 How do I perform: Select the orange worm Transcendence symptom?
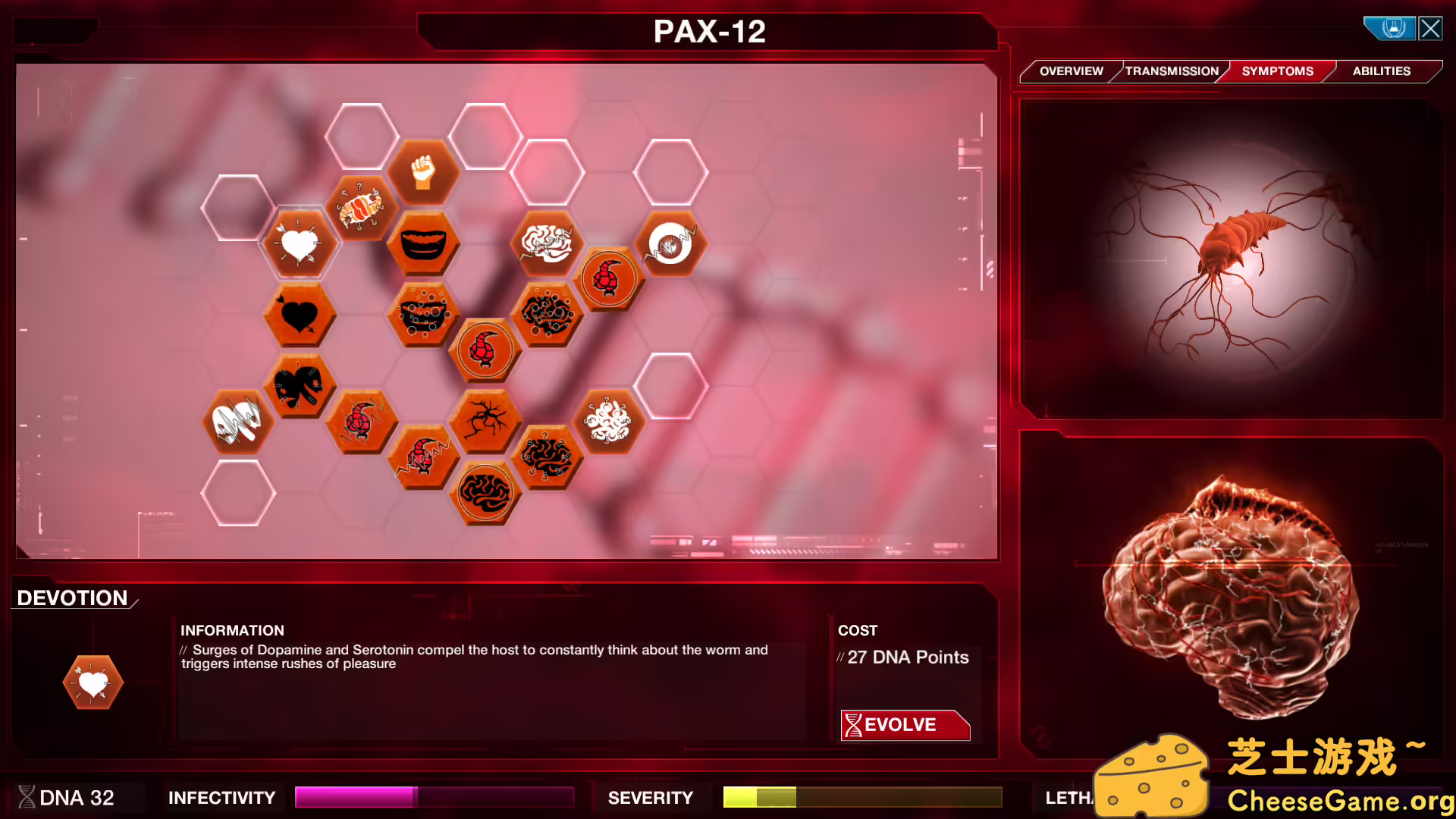point(362,209)
